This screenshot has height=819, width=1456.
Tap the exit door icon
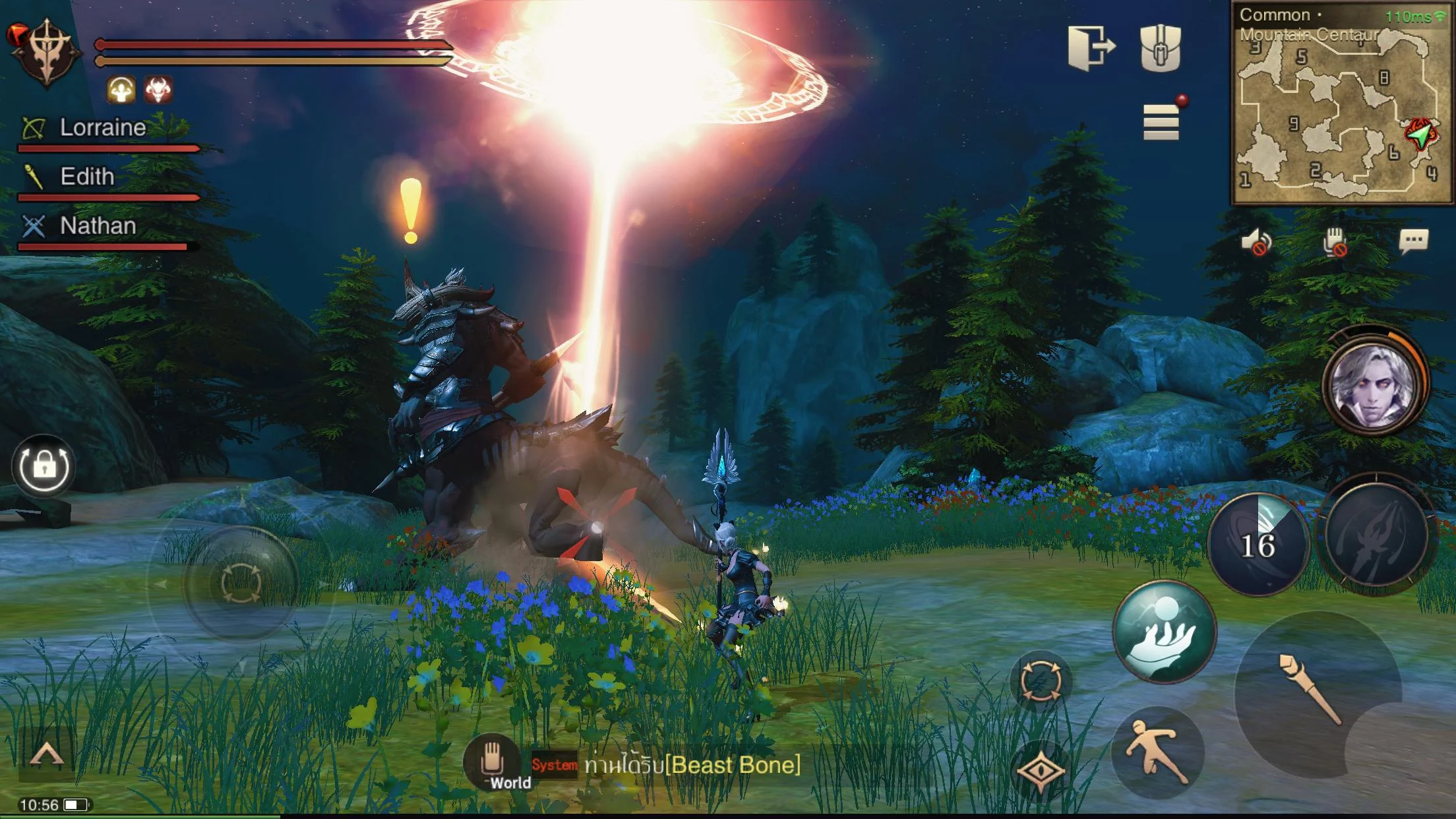pos(1091,47)
